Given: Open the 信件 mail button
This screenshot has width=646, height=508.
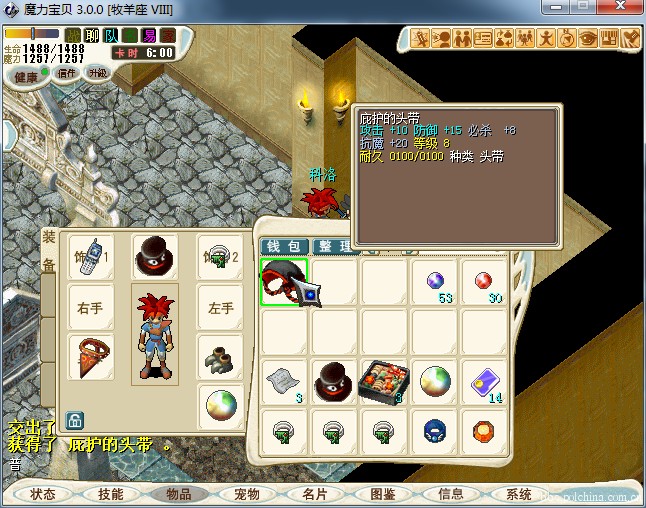Looking at the screenshot, I should click(67, 72).
